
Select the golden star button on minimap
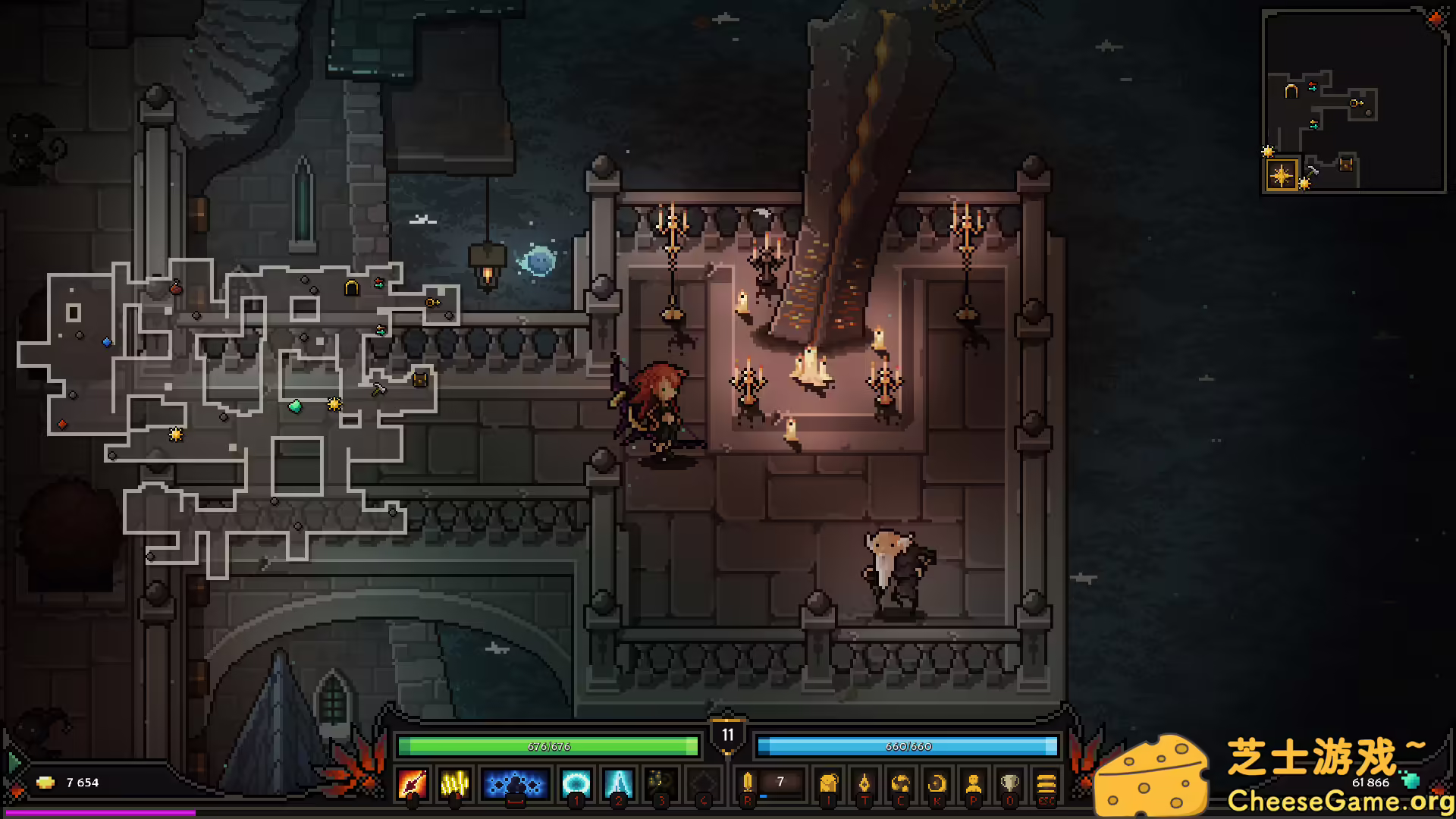[1282, 175]
